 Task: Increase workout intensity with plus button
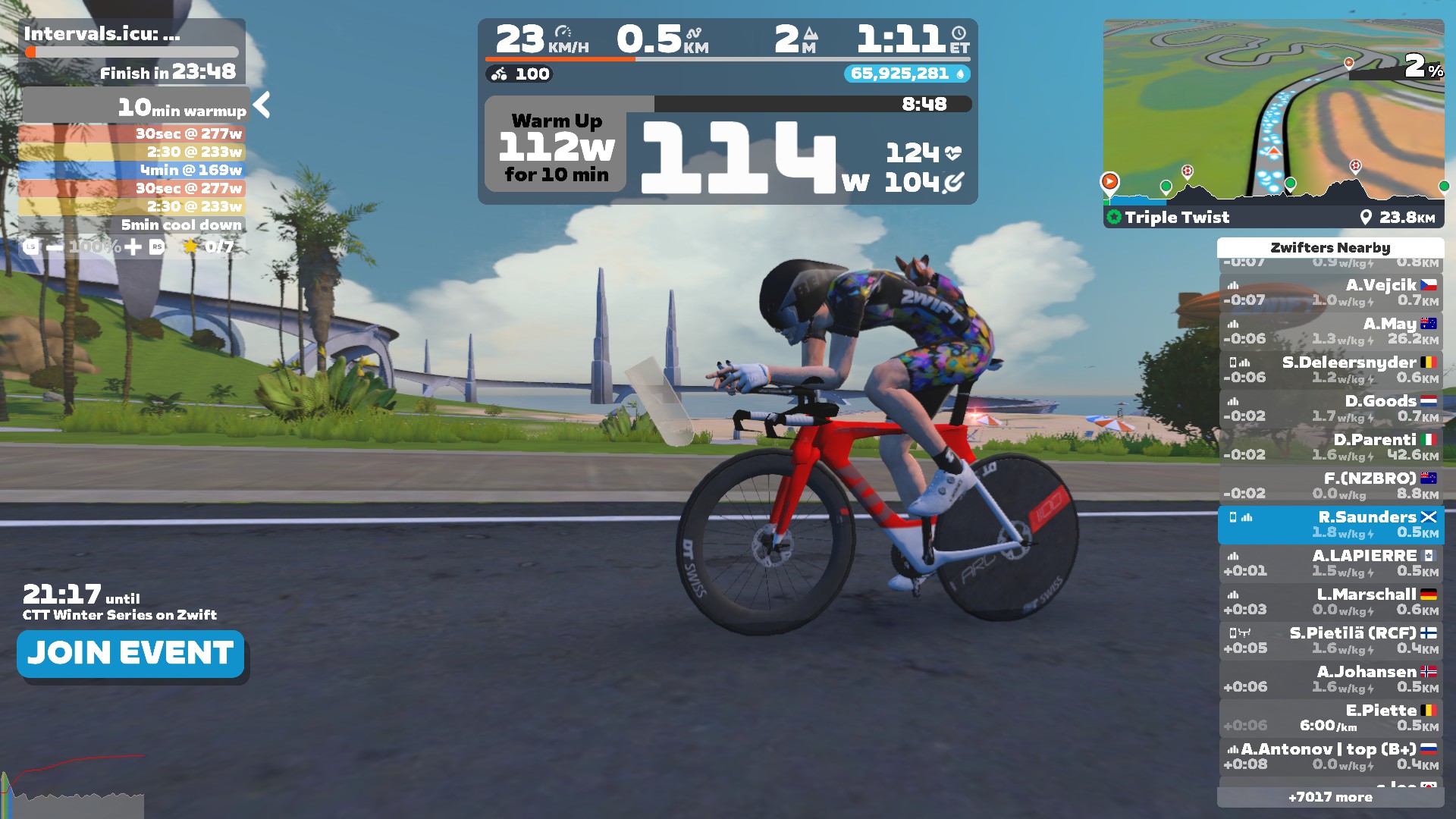(133, 247)
